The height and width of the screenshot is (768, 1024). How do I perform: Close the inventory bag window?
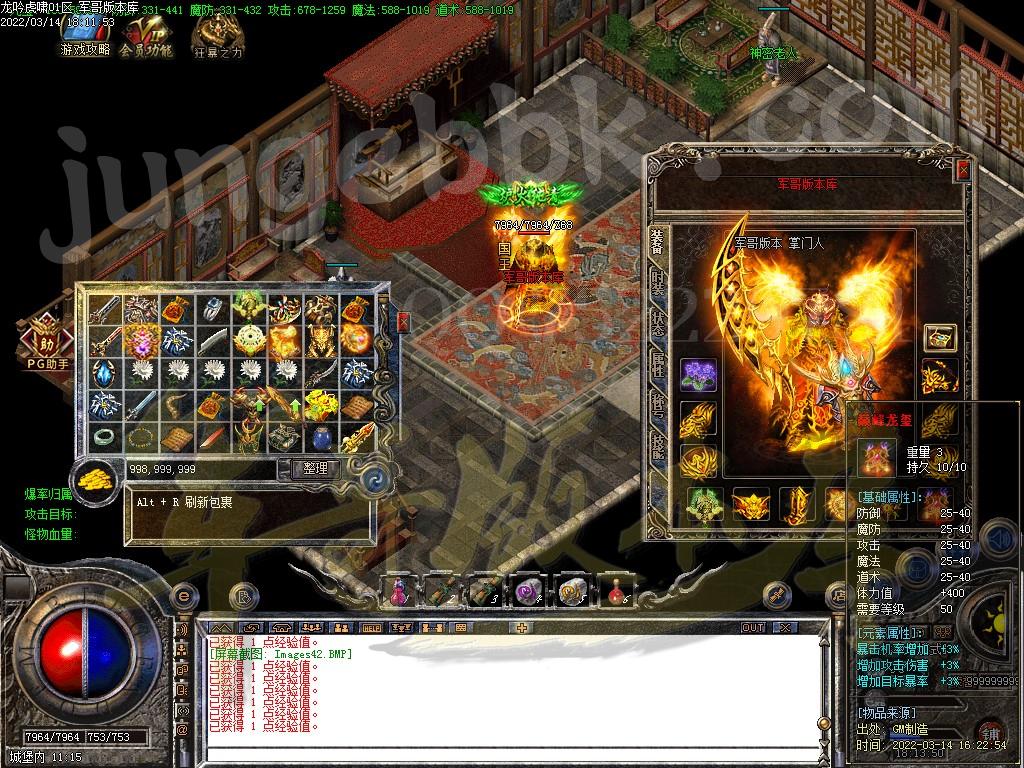coord(403,322)
